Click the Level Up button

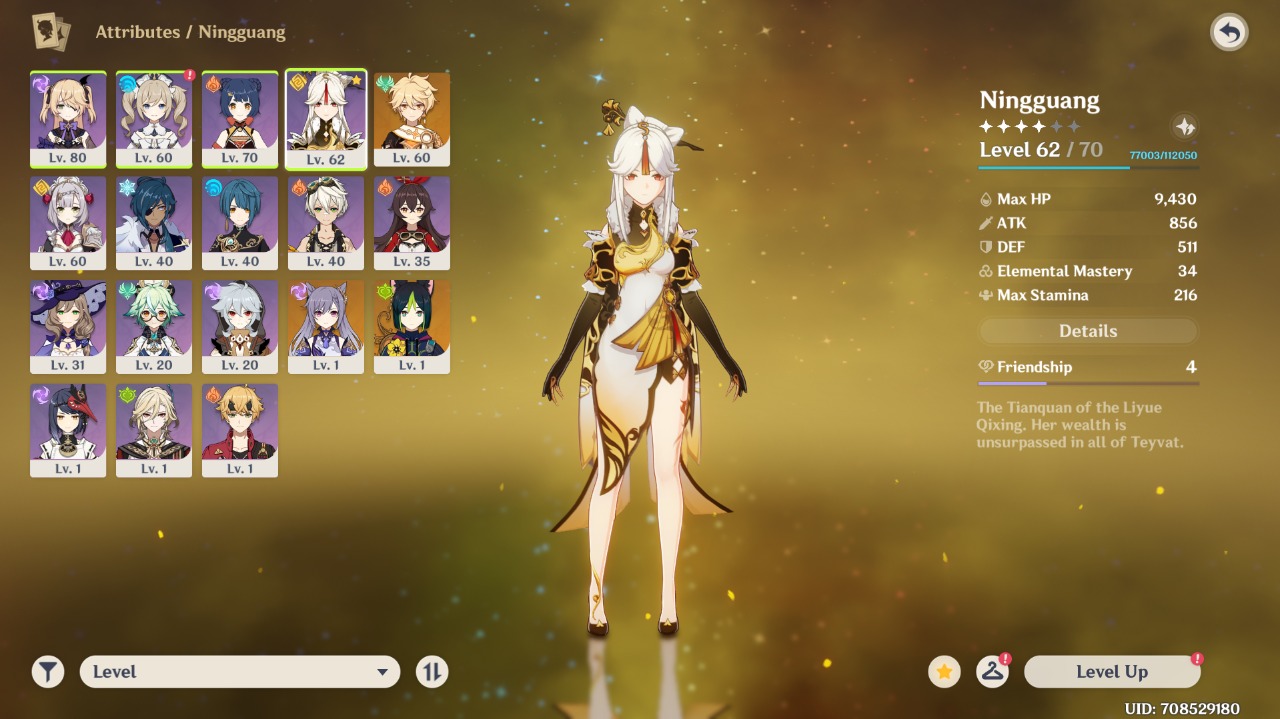(1112, 672)
